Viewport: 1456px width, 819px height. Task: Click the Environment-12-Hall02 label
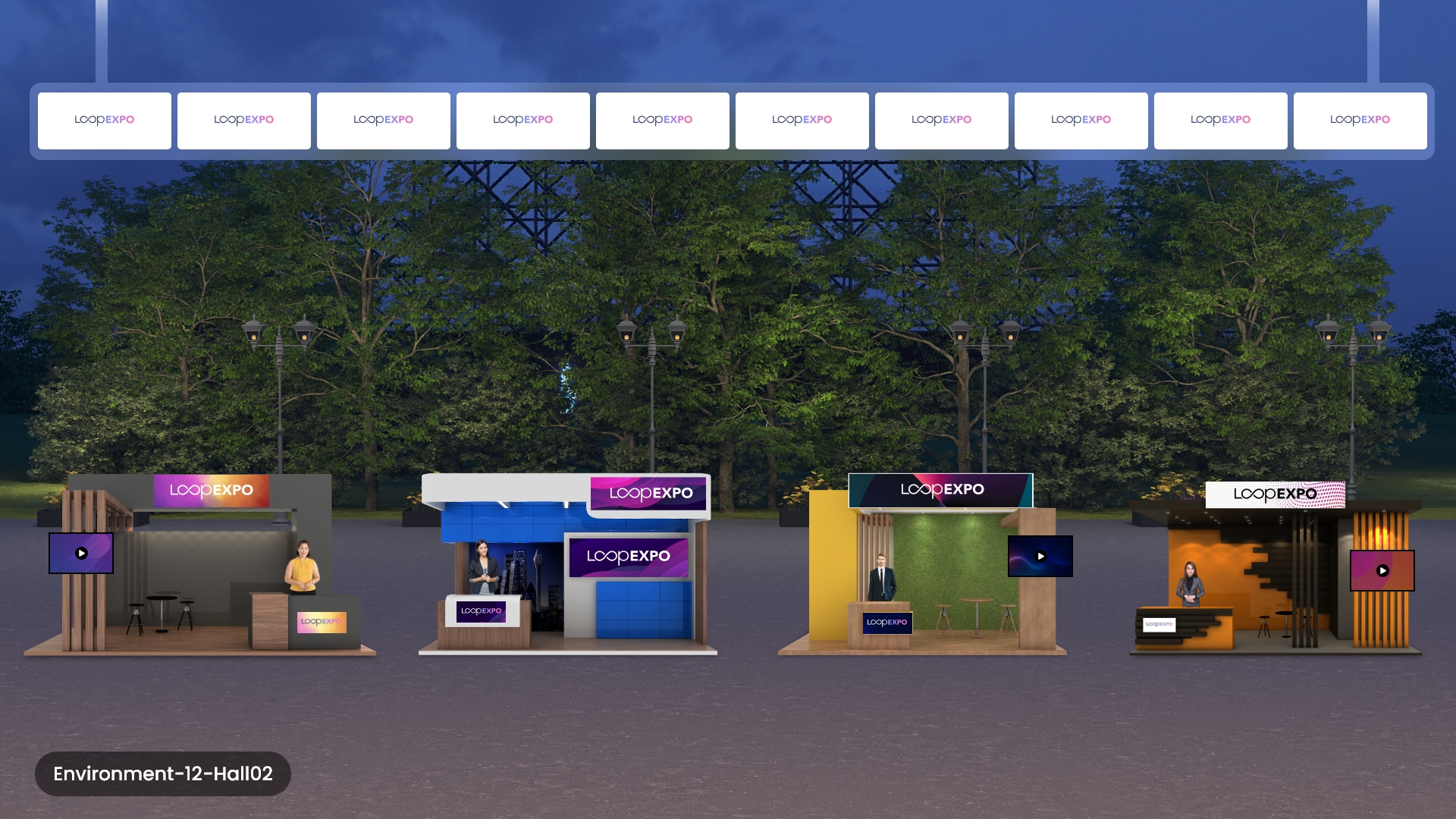[163, 773]
